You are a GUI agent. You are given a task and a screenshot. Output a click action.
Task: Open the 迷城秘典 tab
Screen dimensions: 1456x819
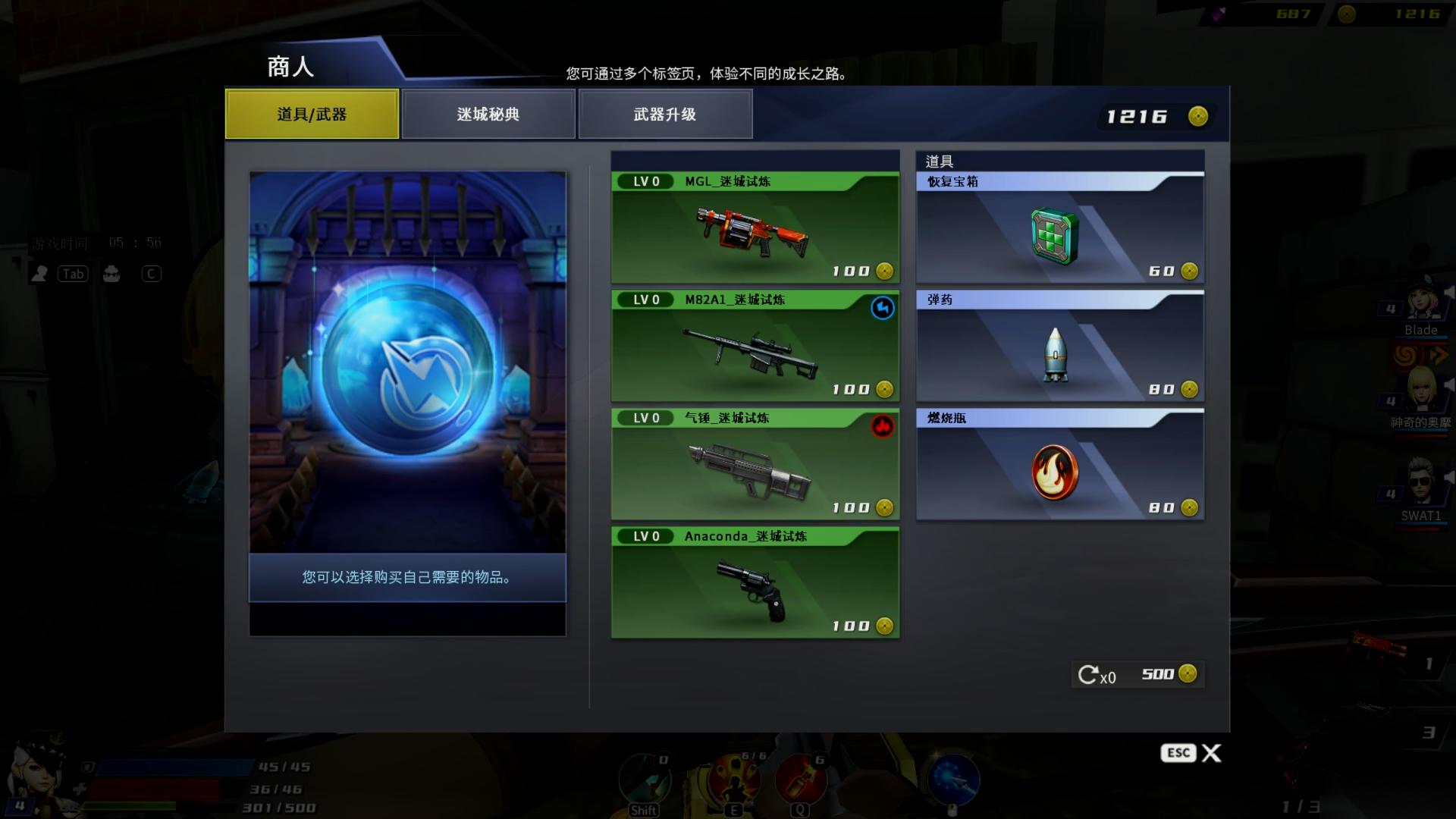point(488,115)
